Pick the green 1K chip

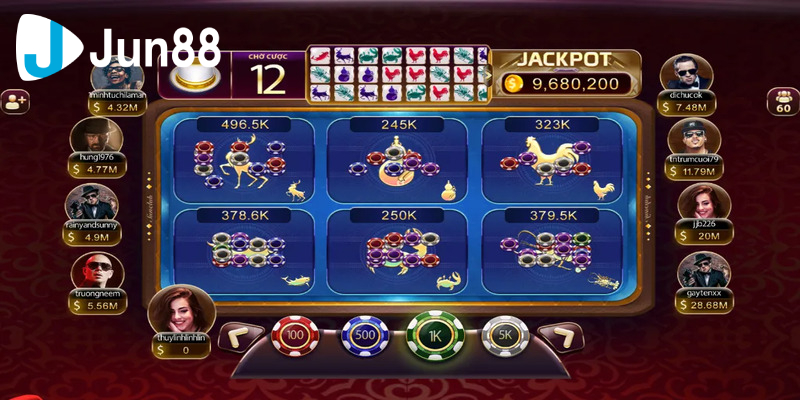coord(434,336)
